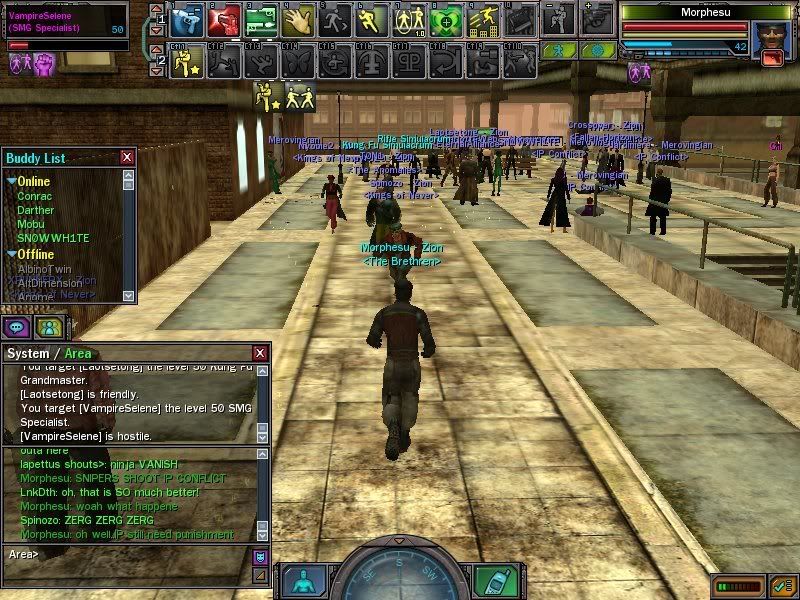This screenshot has width=800, height=600.
Task: Open the purple speech bubble chat button
Action: pyautogui.click(x=17, y=327)
